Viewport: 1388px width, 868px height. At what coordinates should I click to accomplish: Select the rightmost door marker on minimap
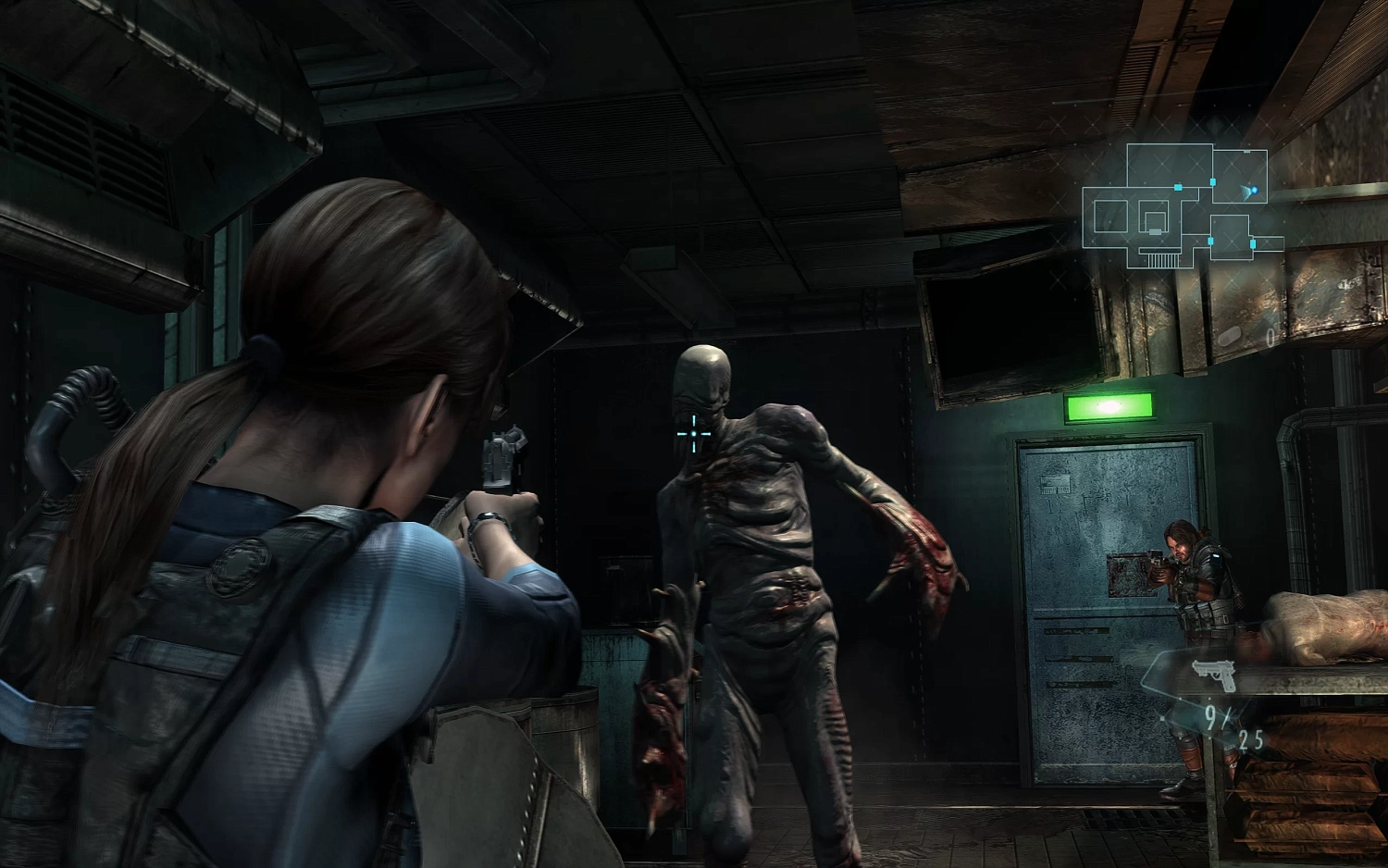[x=1253, y=242]
